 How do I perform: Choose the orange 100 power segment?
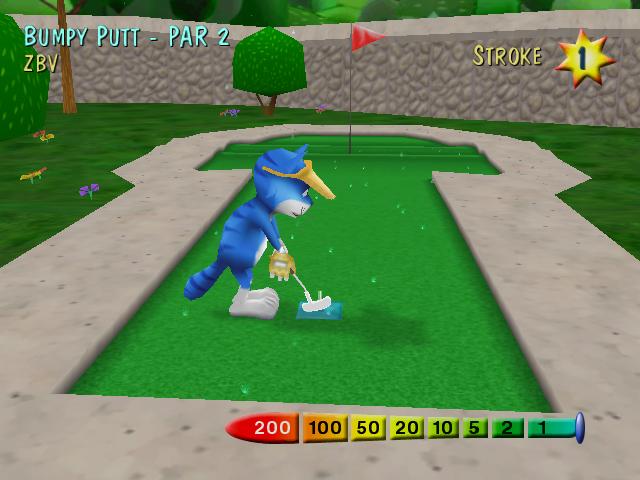tap(325, 429)
